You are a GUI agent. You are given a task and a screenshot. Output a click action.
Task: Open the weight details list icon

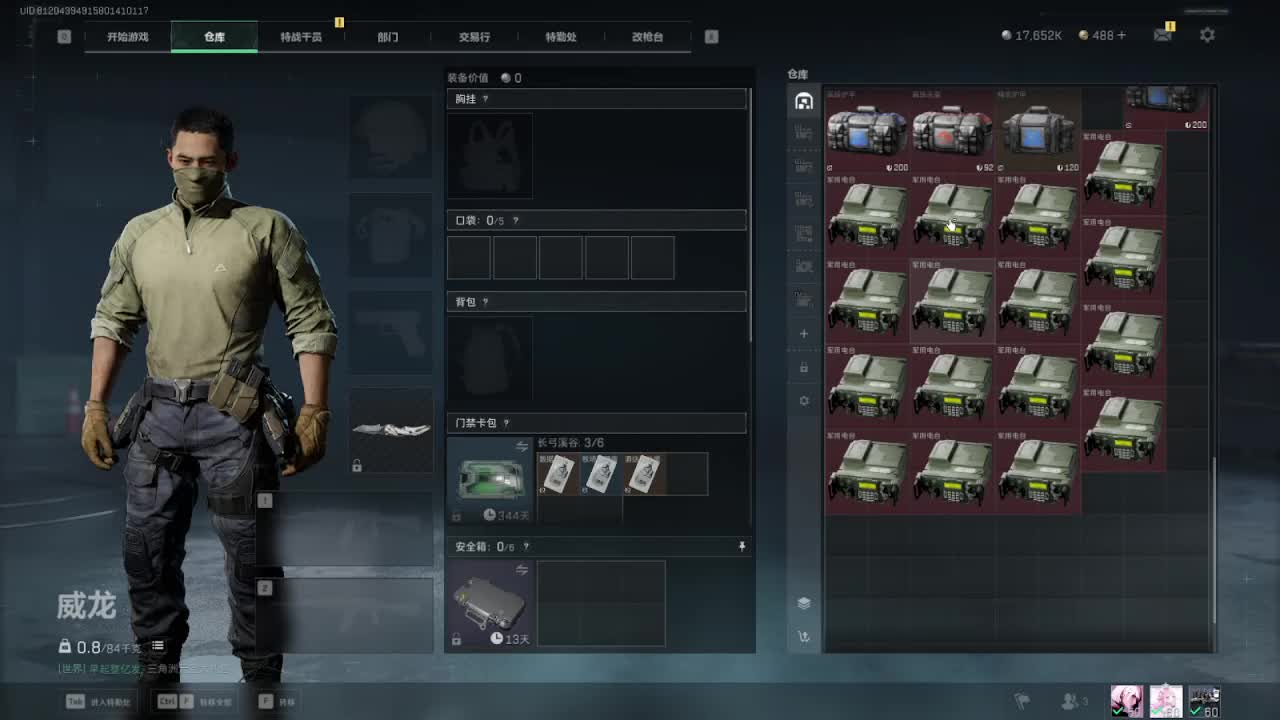coord(157,646)
